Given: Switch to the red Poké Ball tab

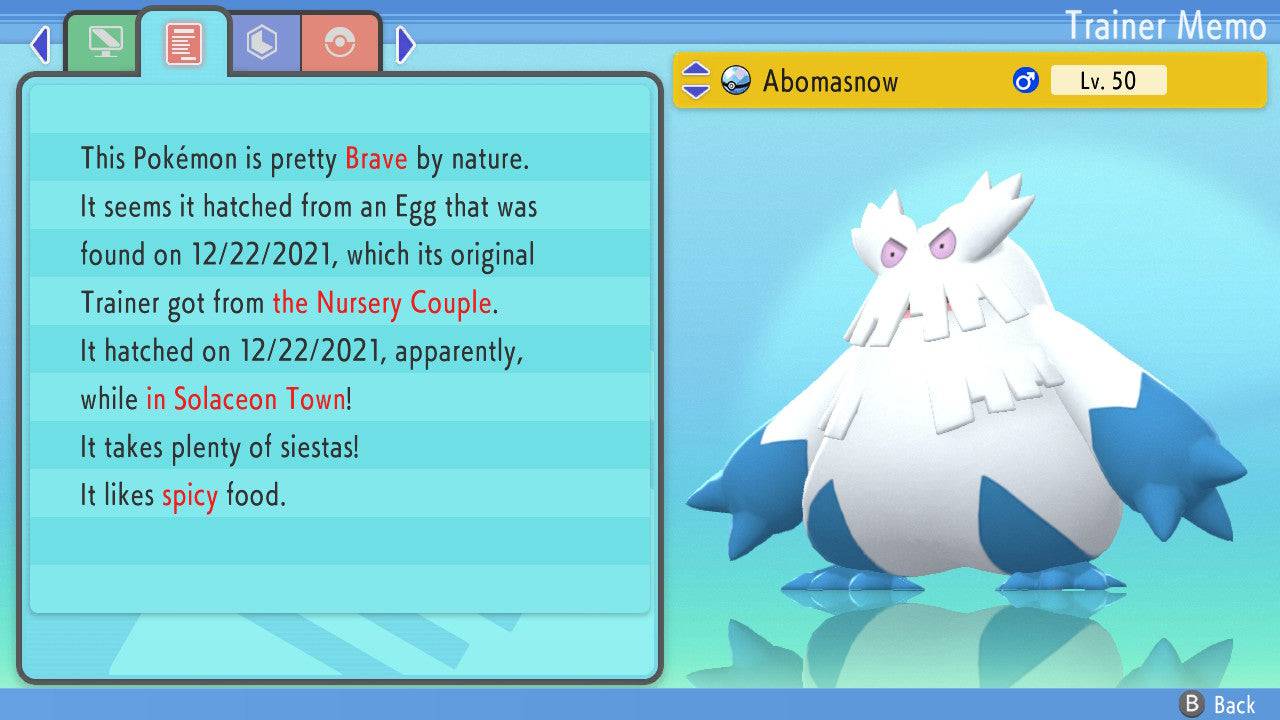Looking at the screenshot, I should tap(340, 43).
